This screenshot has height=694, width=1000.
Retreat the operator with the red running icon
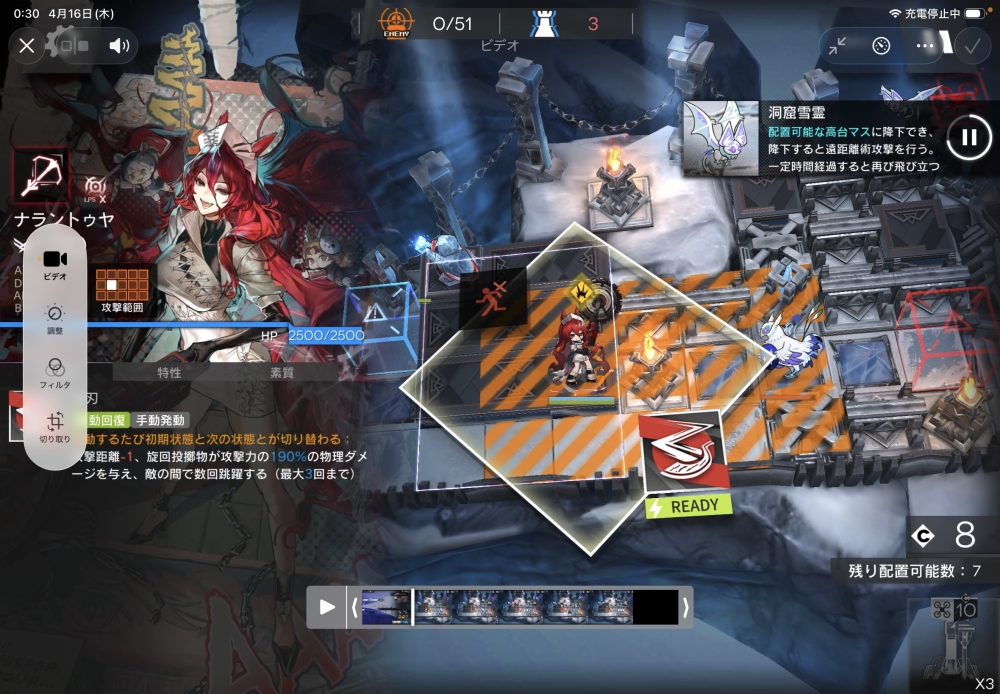(x=492, y=297)
